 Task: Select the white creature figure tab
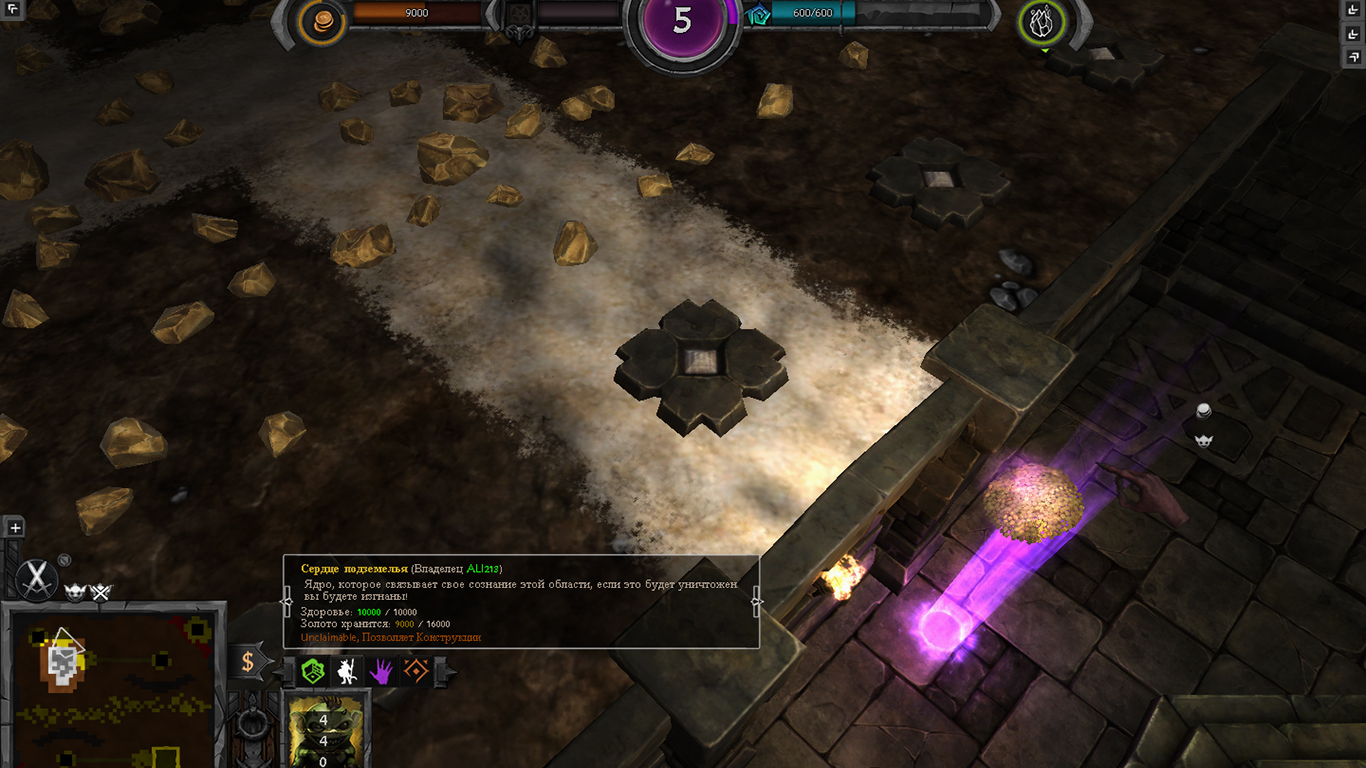coord(347,671)
